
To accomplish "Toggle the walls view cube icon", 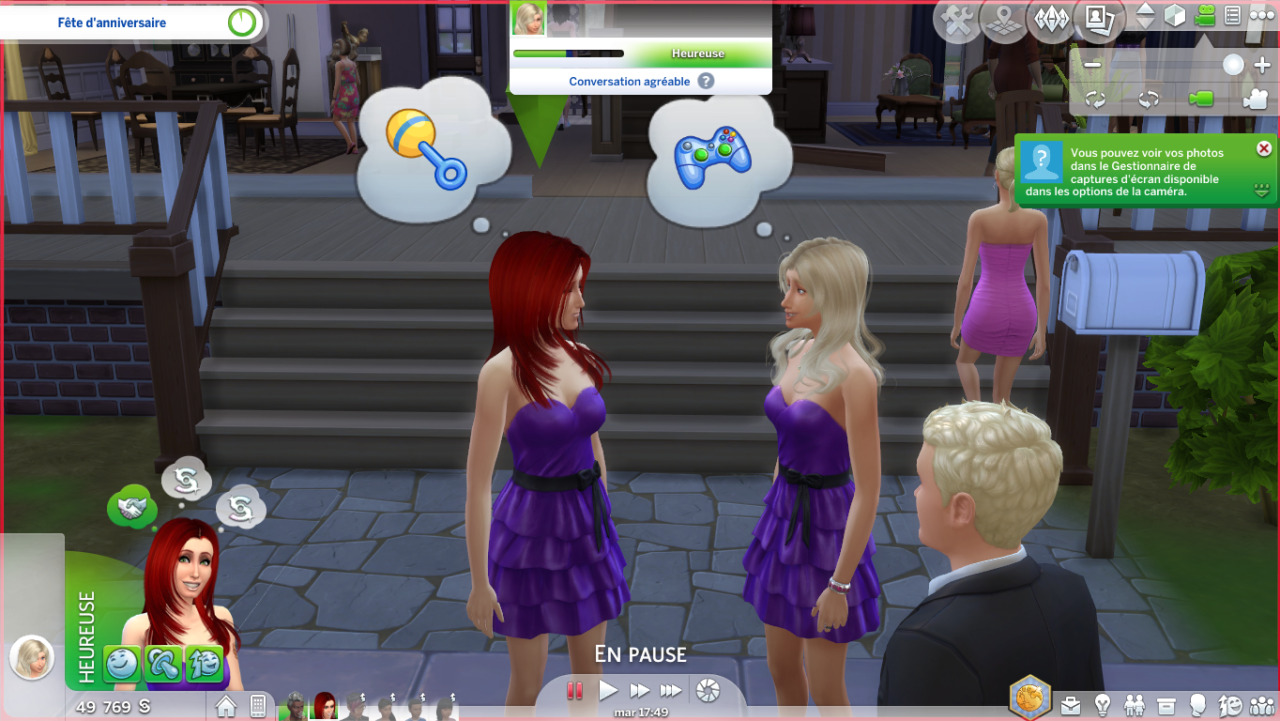I will 1175,16.
